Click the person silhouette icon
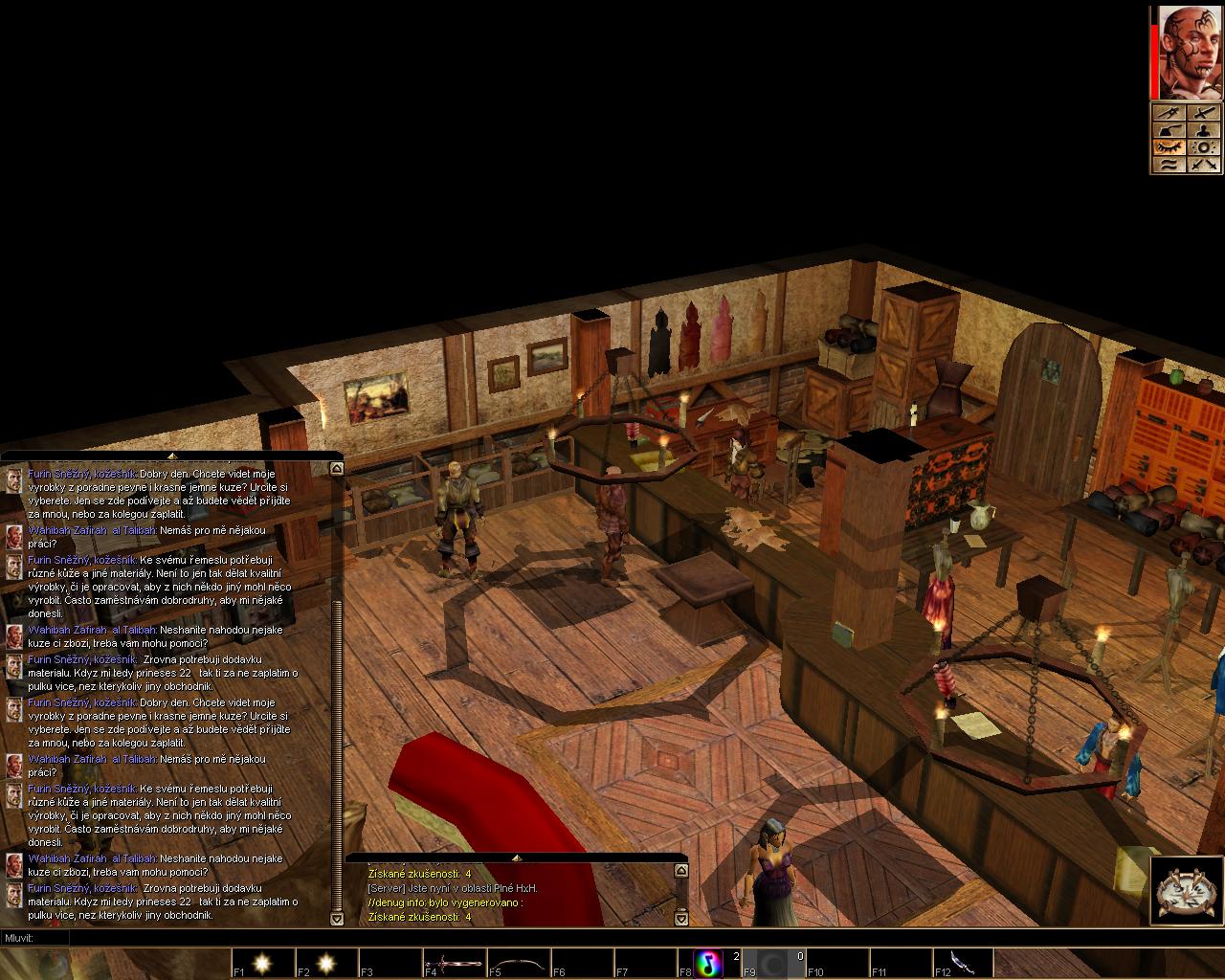Viewport: 1225px width, 980px height. tap(1203, 131)
